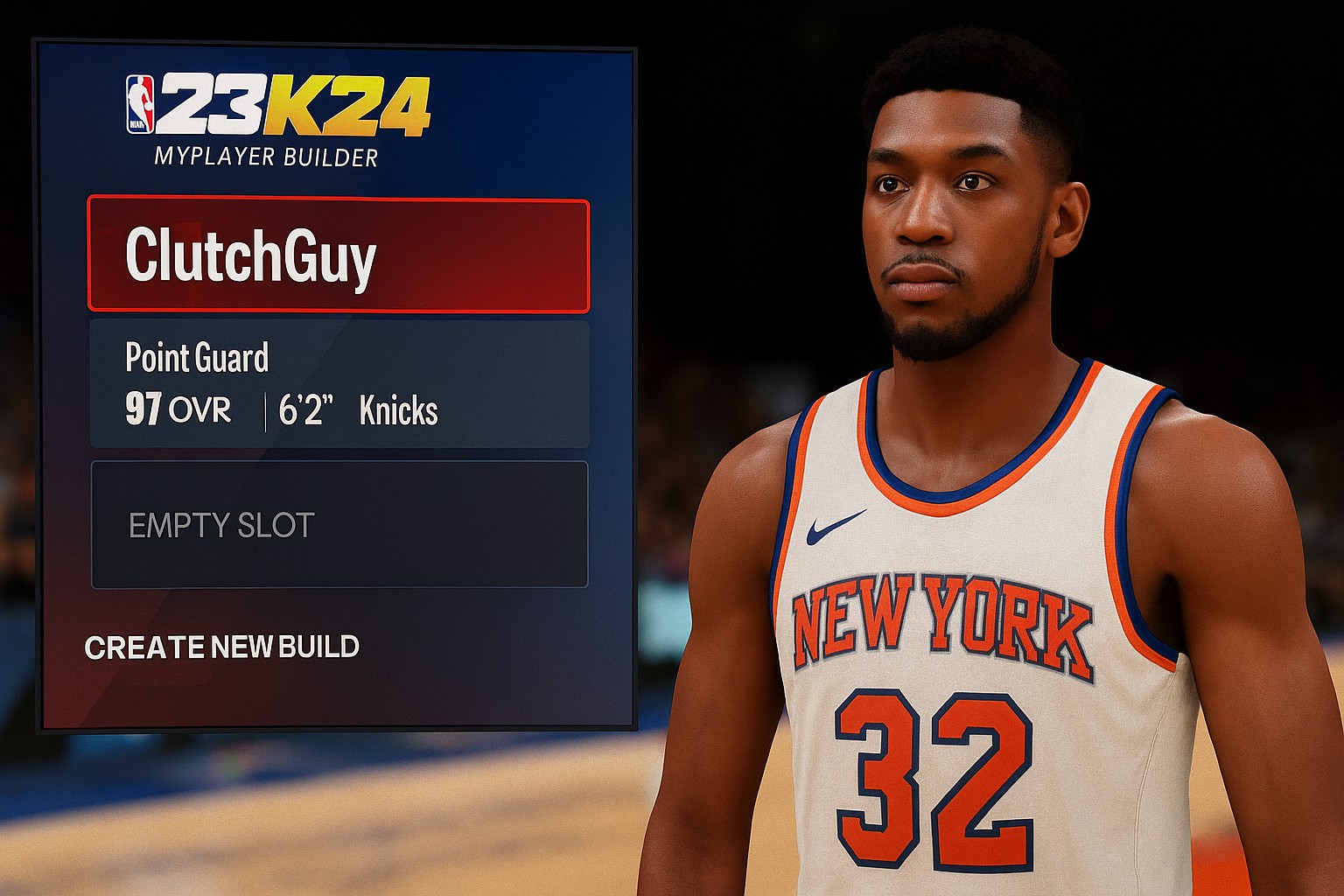Select the ClutchGuy build slot

339,255
